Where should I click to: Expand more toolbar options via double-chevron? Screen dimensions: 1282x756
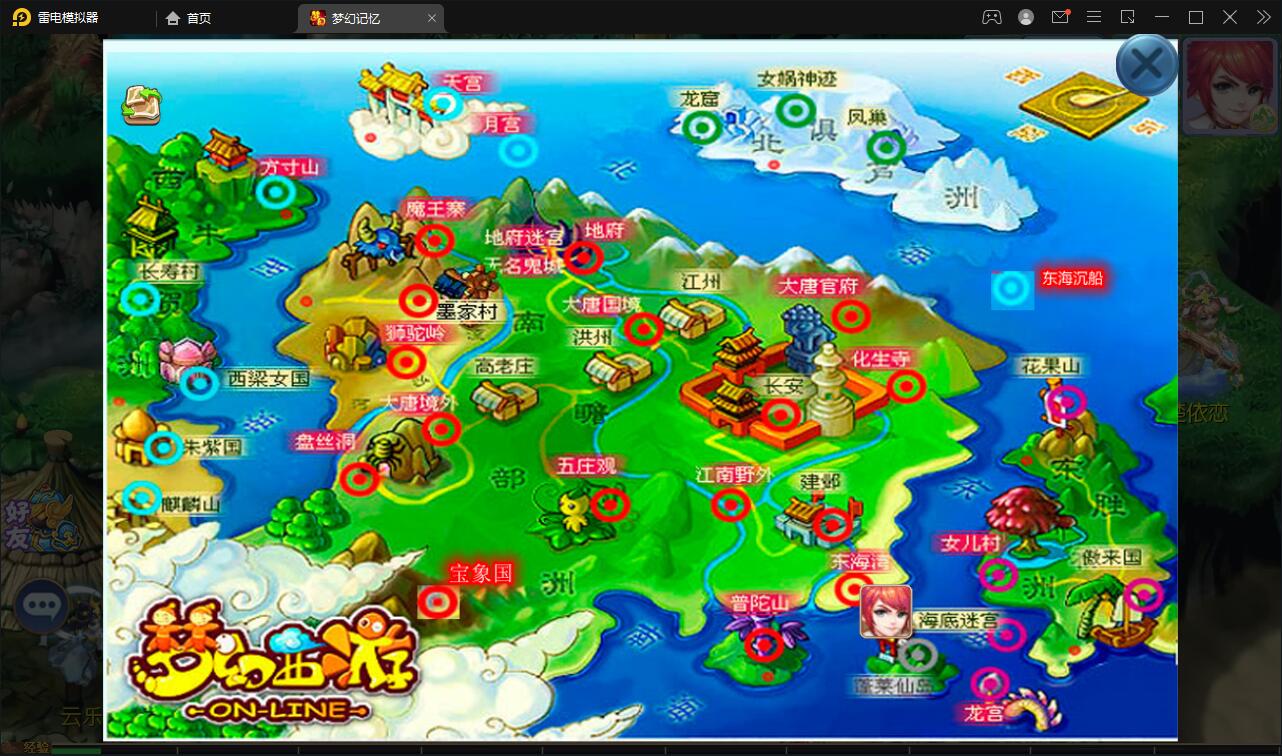(1263, 17)
